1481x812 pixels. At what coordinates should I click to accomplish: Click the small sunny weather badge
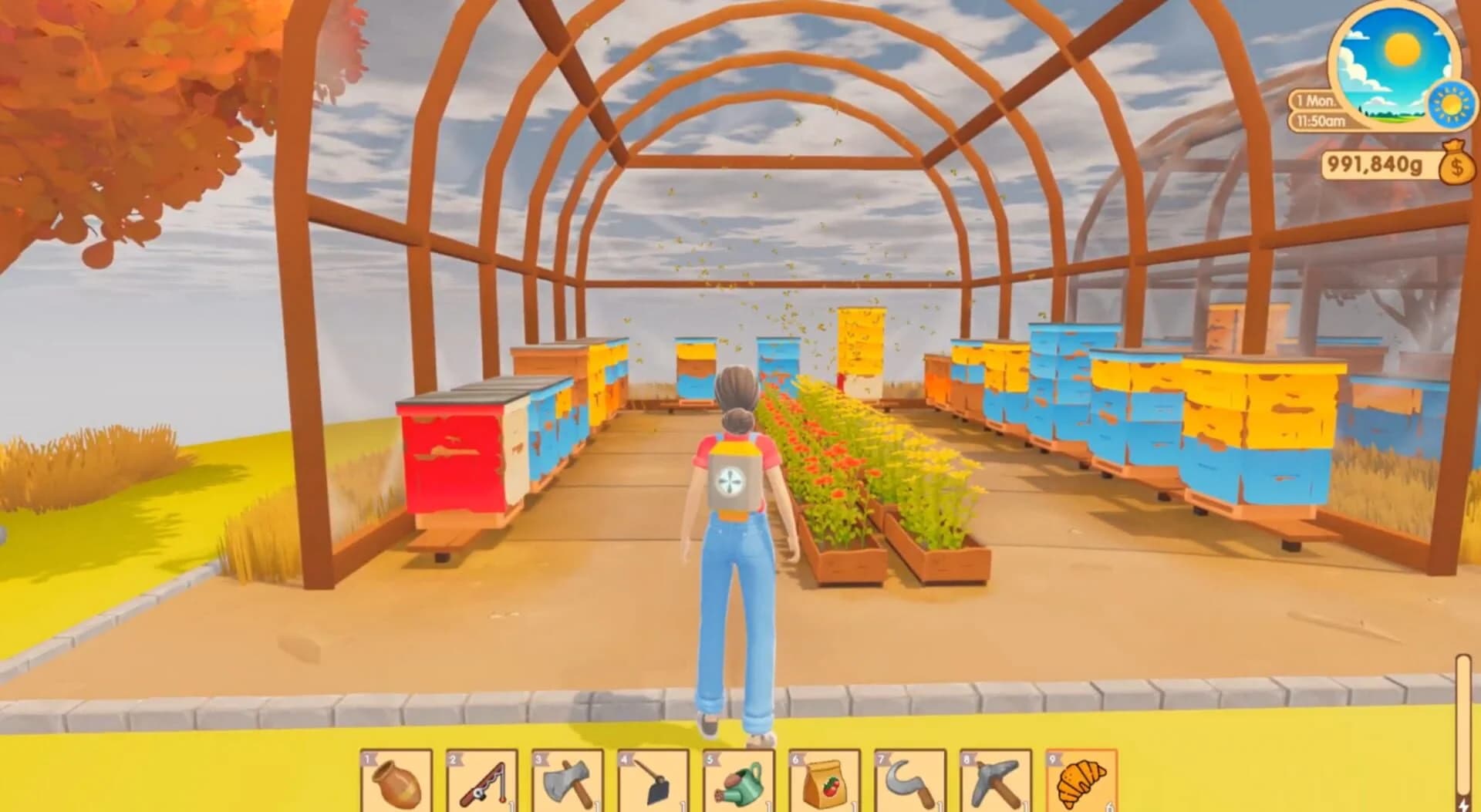(1449, 103)
